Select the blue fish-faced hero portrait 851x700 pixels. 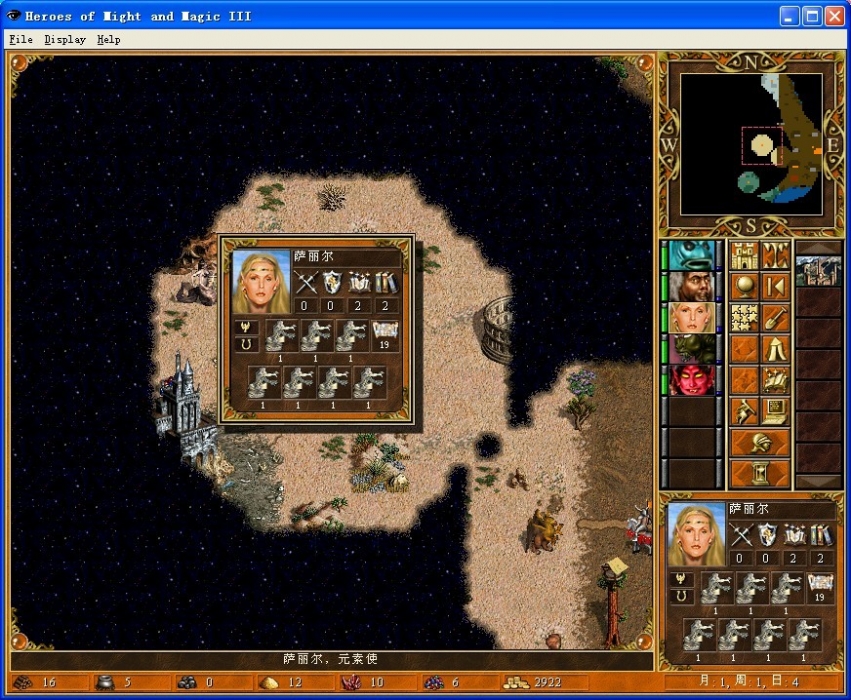click(x=689, y=255)
